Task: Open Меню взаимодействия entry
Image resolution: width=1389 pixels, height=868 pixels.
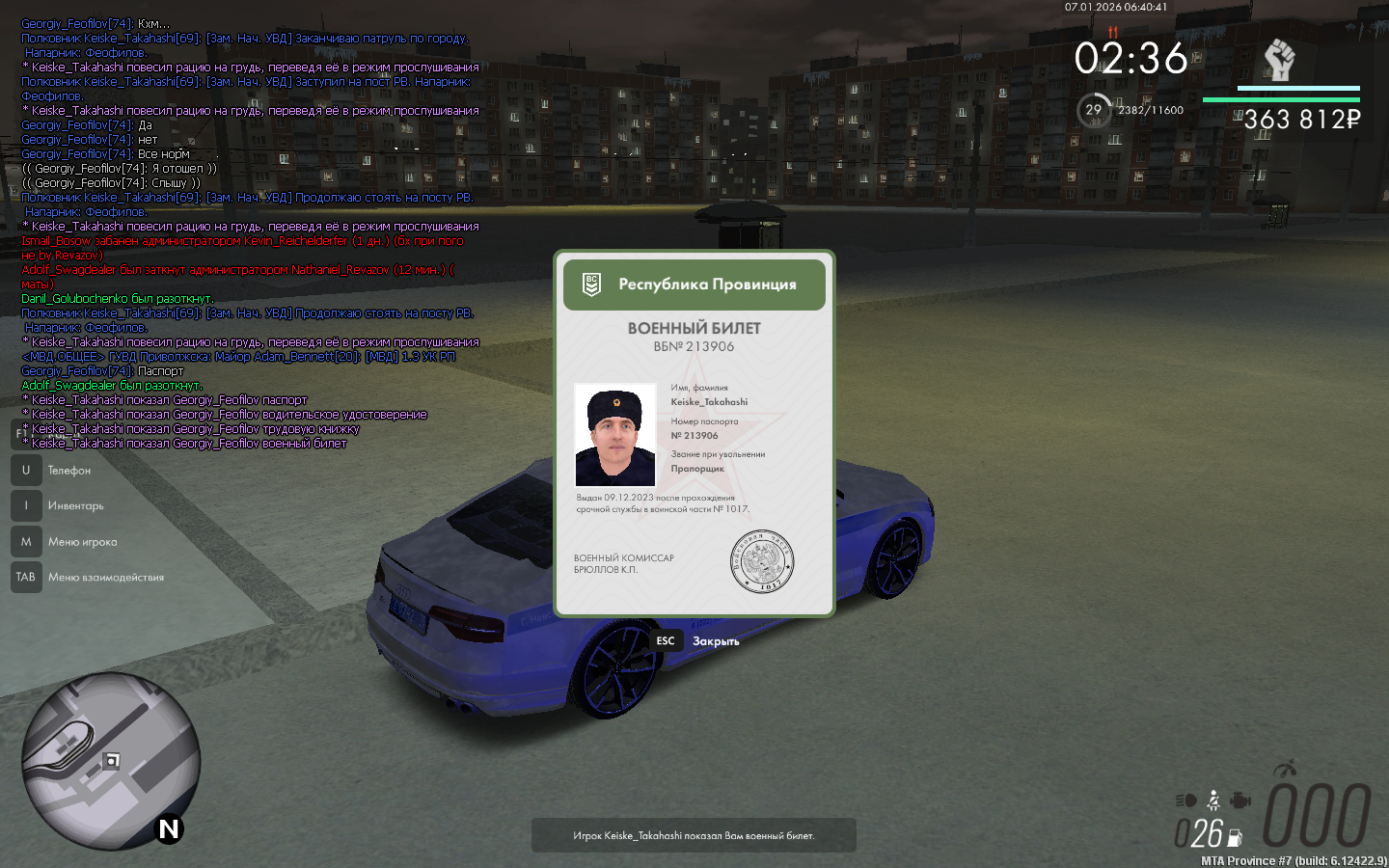Action: click(x=105, y=578)
